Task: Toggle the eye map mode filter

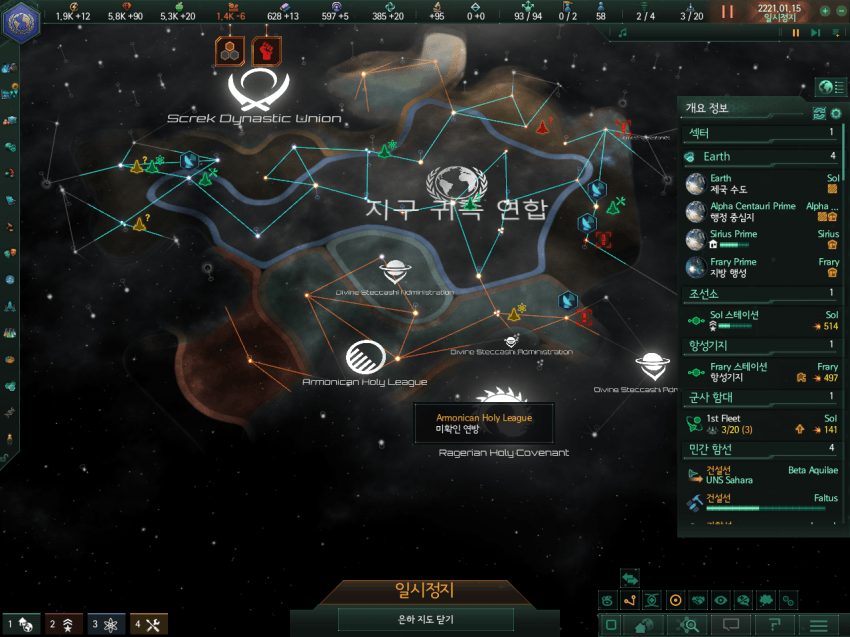Action: click(x=720, y=600)
